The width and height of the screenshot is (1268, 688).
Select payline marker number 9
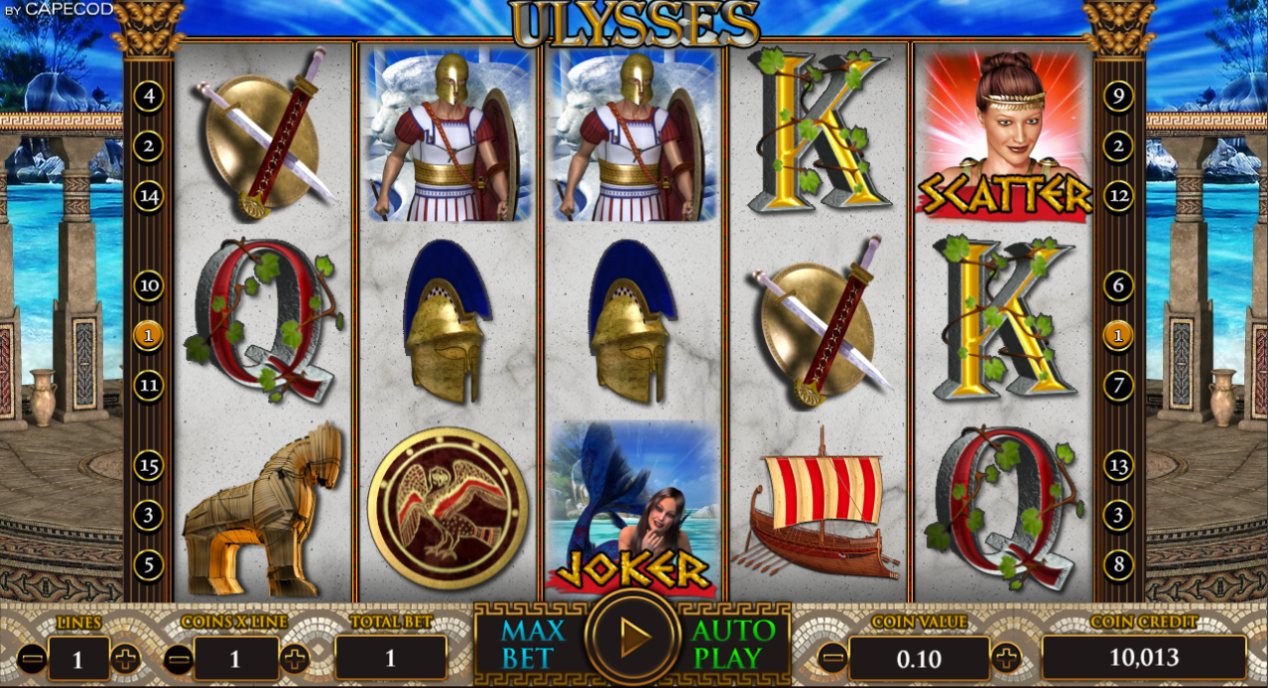[x=1118, y=97]
